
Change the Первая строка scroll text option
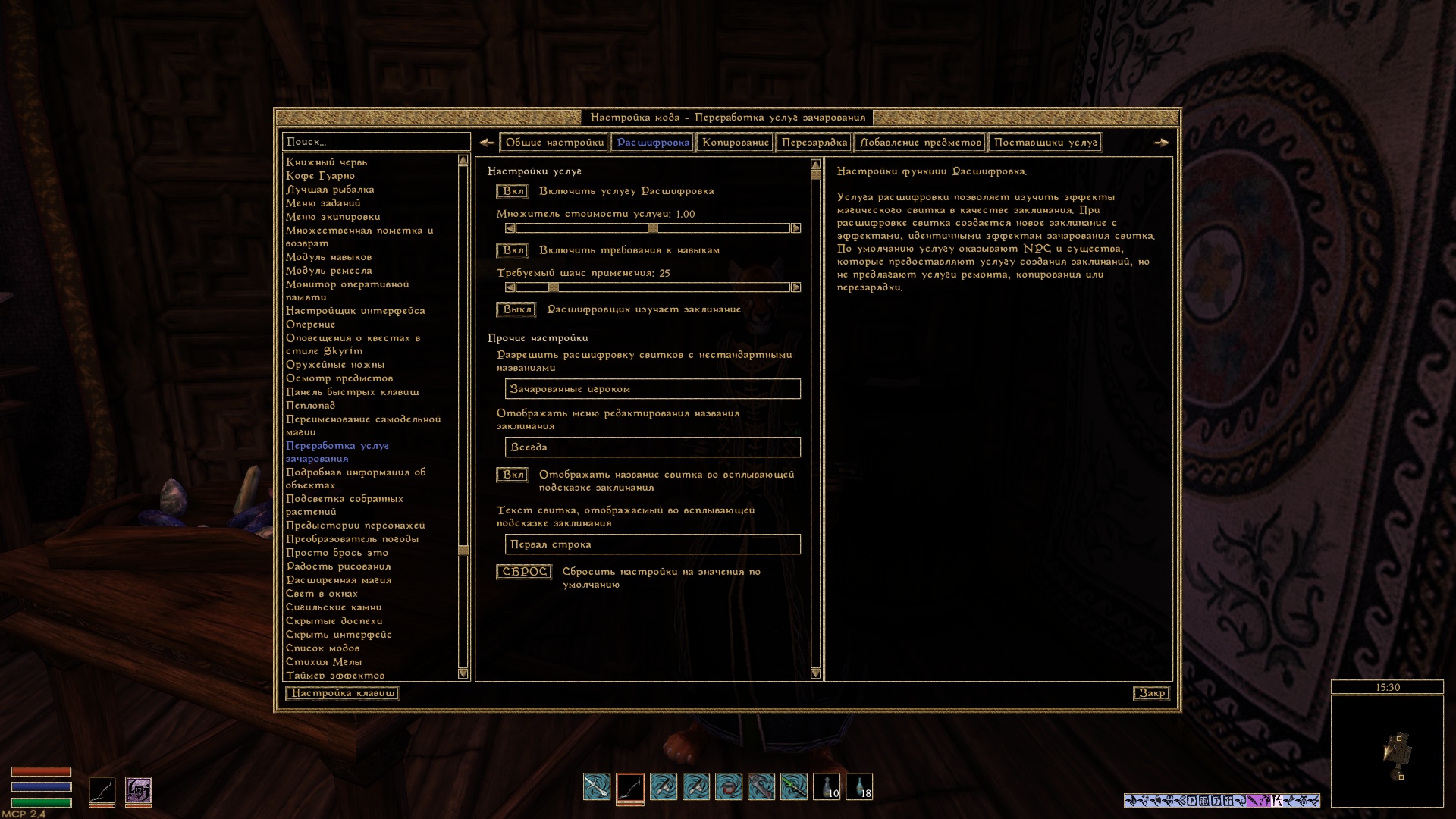652,544
